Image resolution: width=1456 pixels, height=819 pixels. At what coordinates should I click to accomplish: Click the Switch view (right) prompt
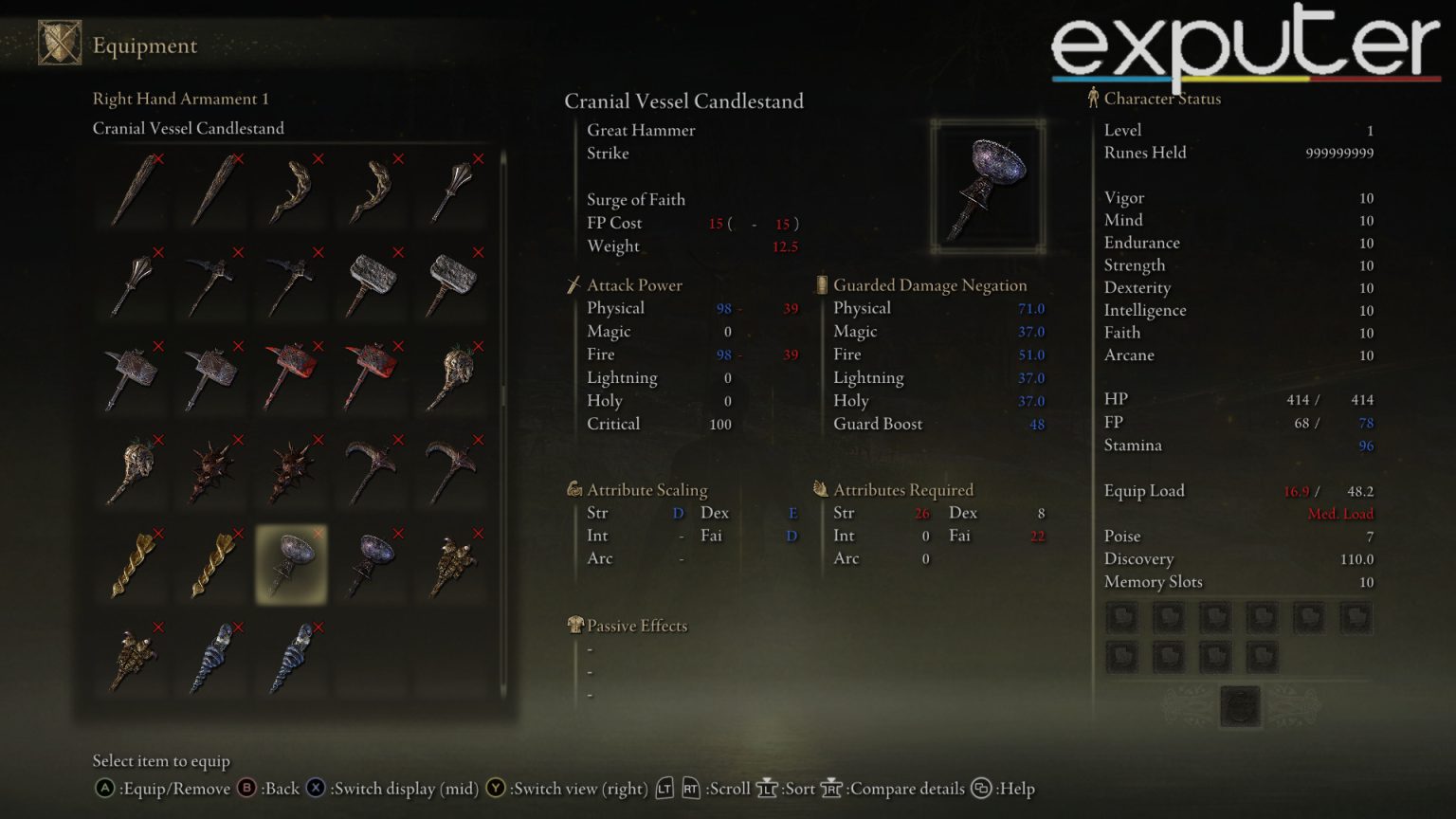[x=496, y=788]
